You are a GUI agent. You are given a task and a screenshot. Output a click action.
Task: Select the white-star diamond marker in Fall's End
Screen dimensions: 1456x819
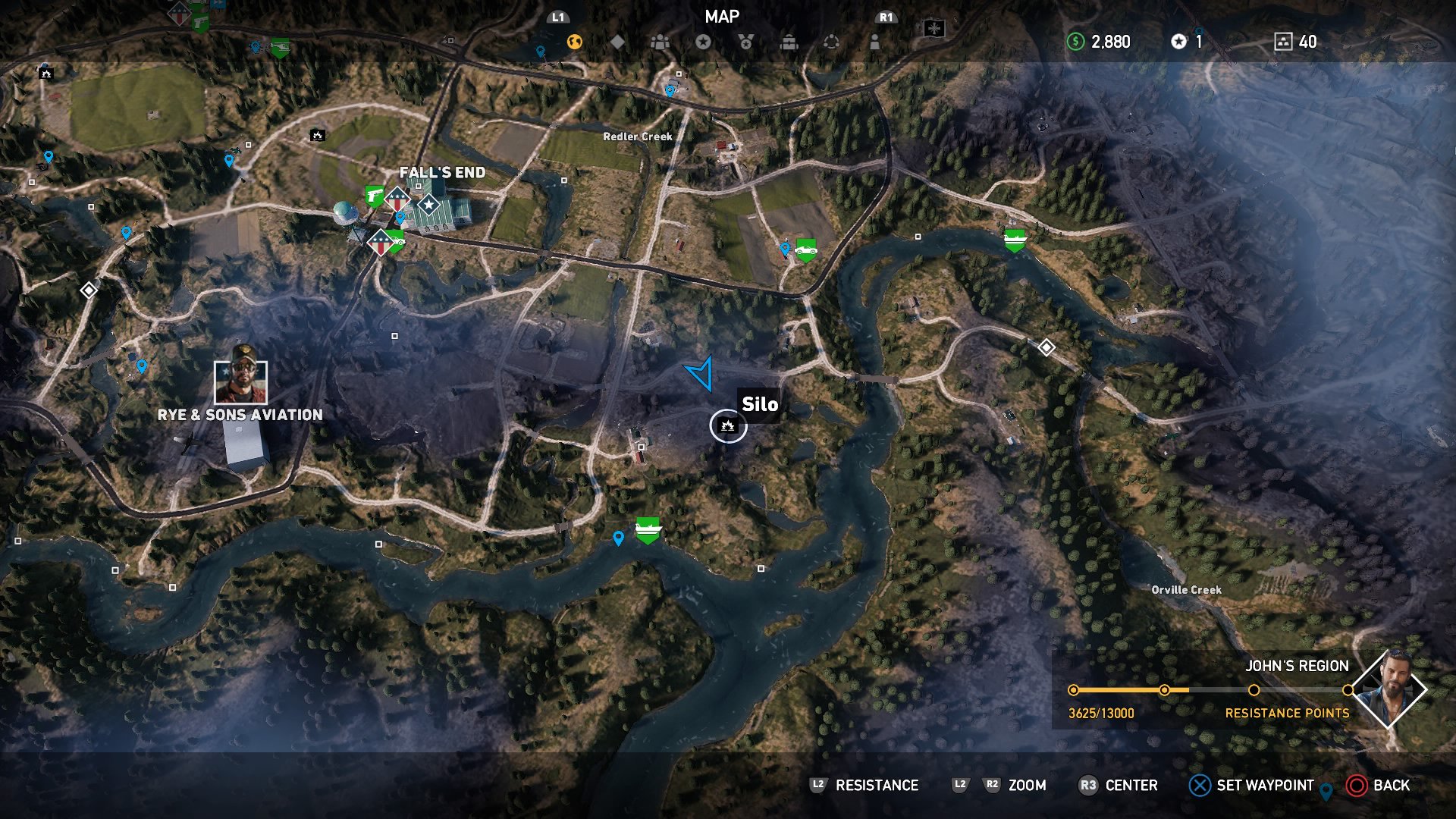tap(429, 204)
